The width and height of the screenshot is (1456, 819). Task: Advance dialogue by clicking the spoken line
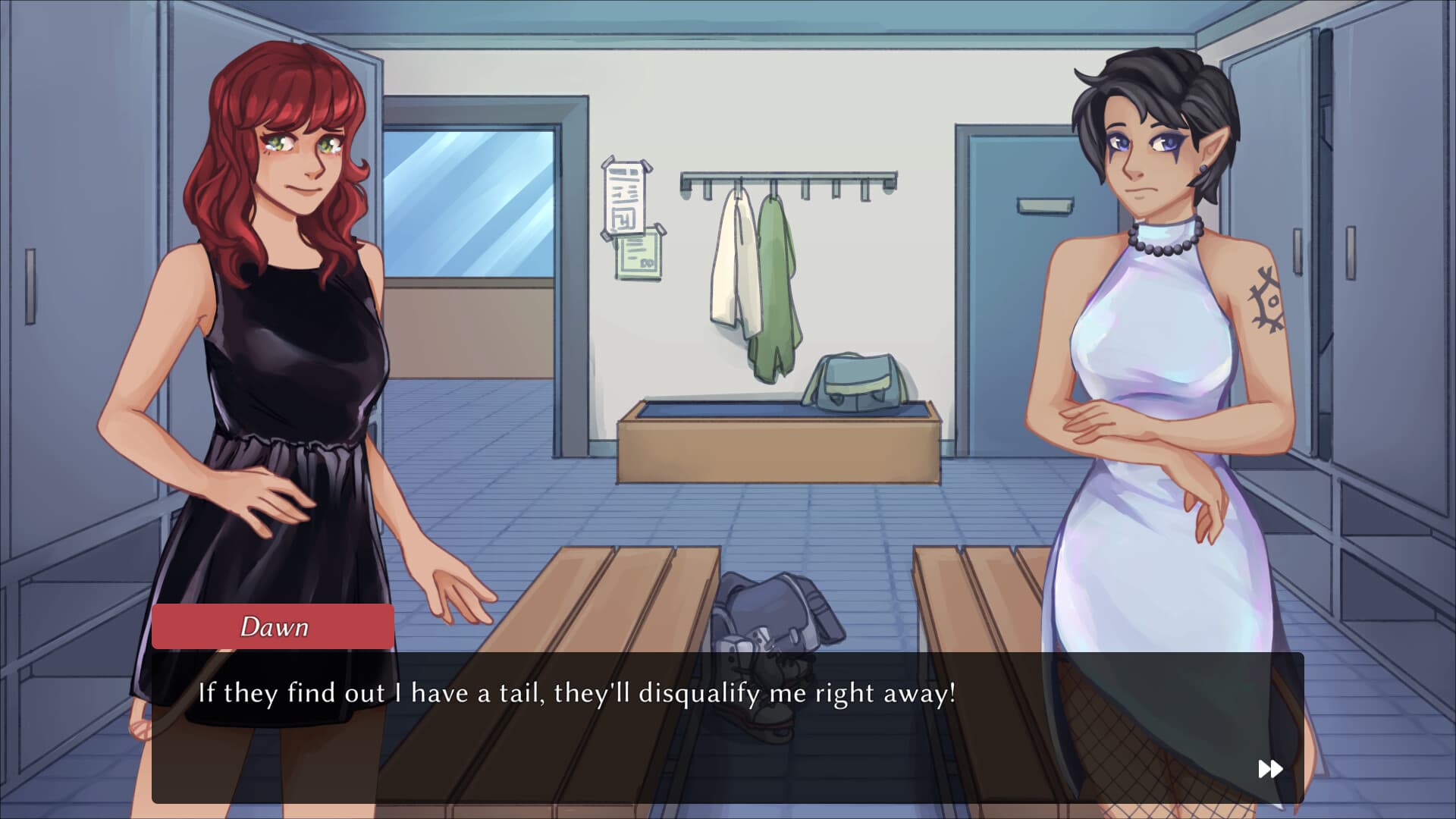tap(576, 690)
